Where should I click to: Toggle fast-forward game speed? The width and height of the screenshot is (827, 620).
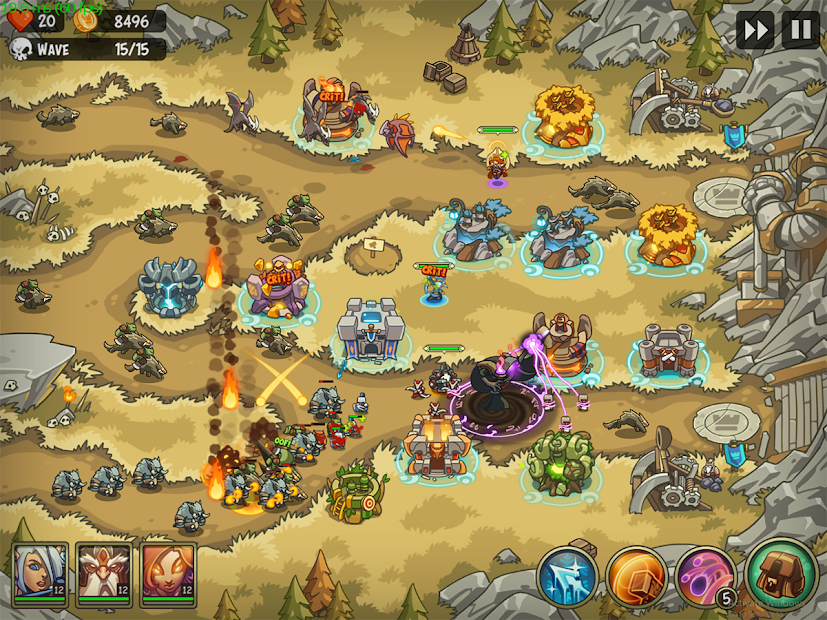point(755,30)
